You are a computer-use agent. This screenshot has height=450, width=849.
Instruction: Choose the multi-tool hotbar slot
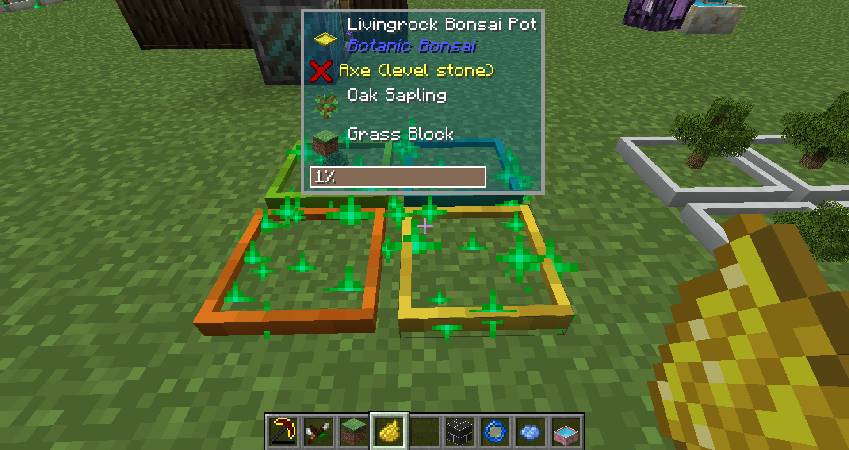(x=319, y=431)
